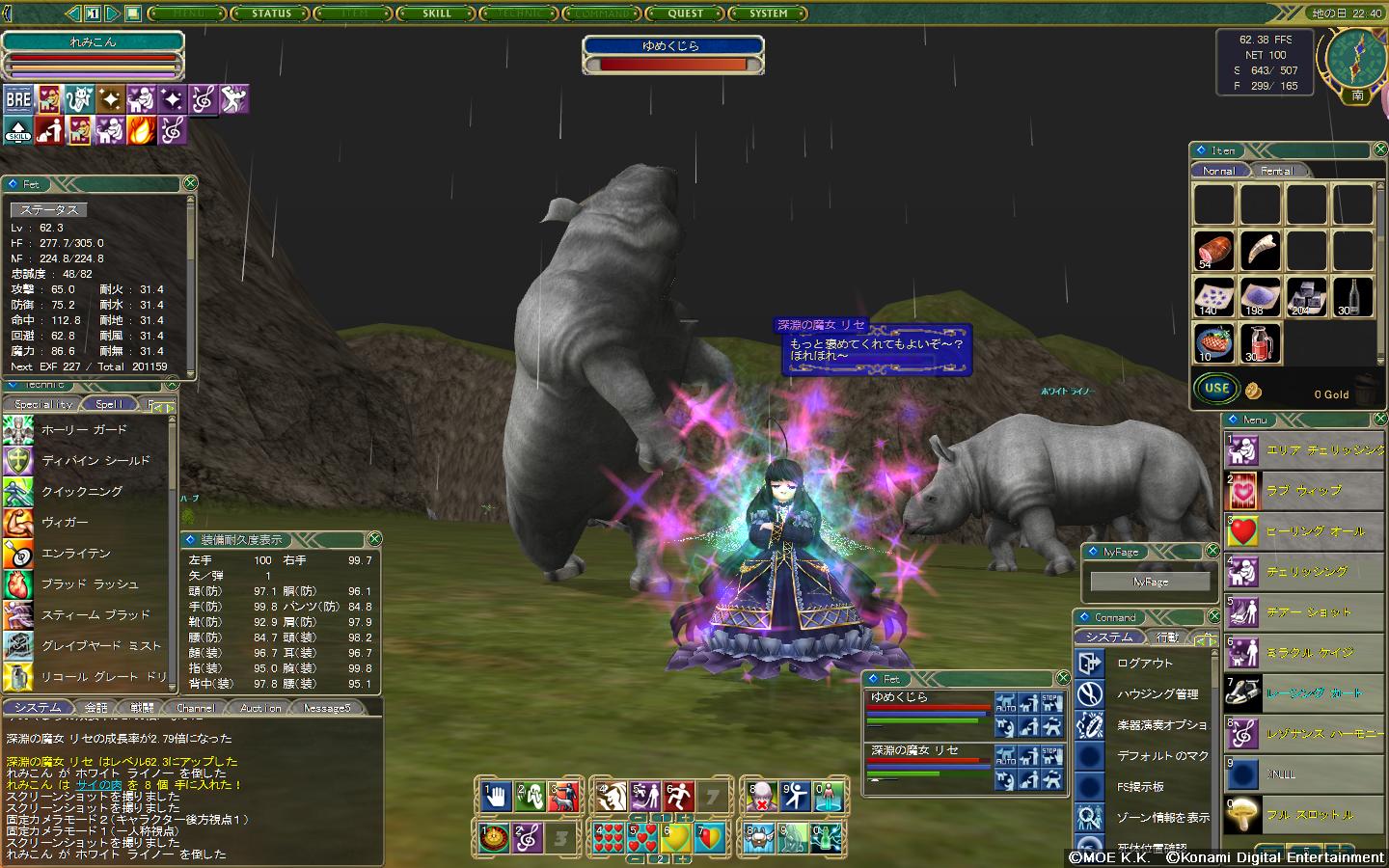
Task: Close the Item window
Action: (x=1379, y=149)
